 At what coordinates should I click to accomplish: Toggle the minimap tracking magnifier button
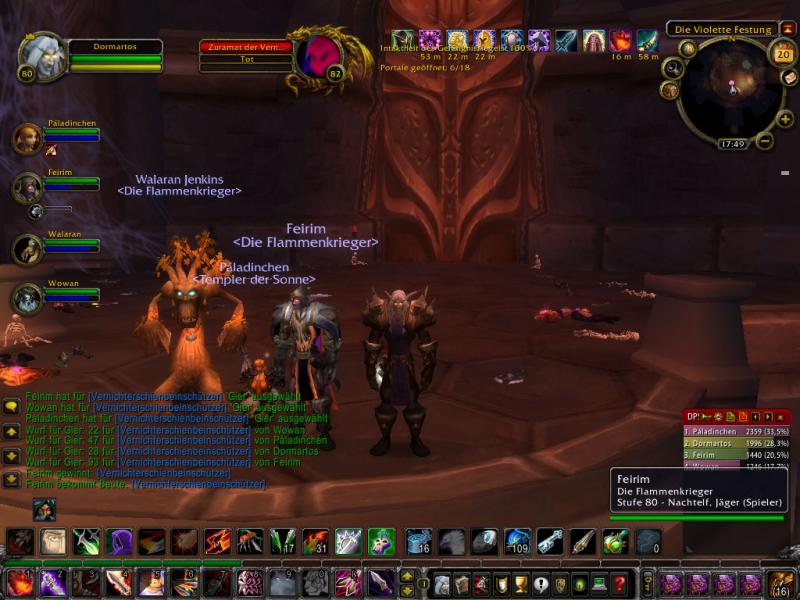coord(674,68)
